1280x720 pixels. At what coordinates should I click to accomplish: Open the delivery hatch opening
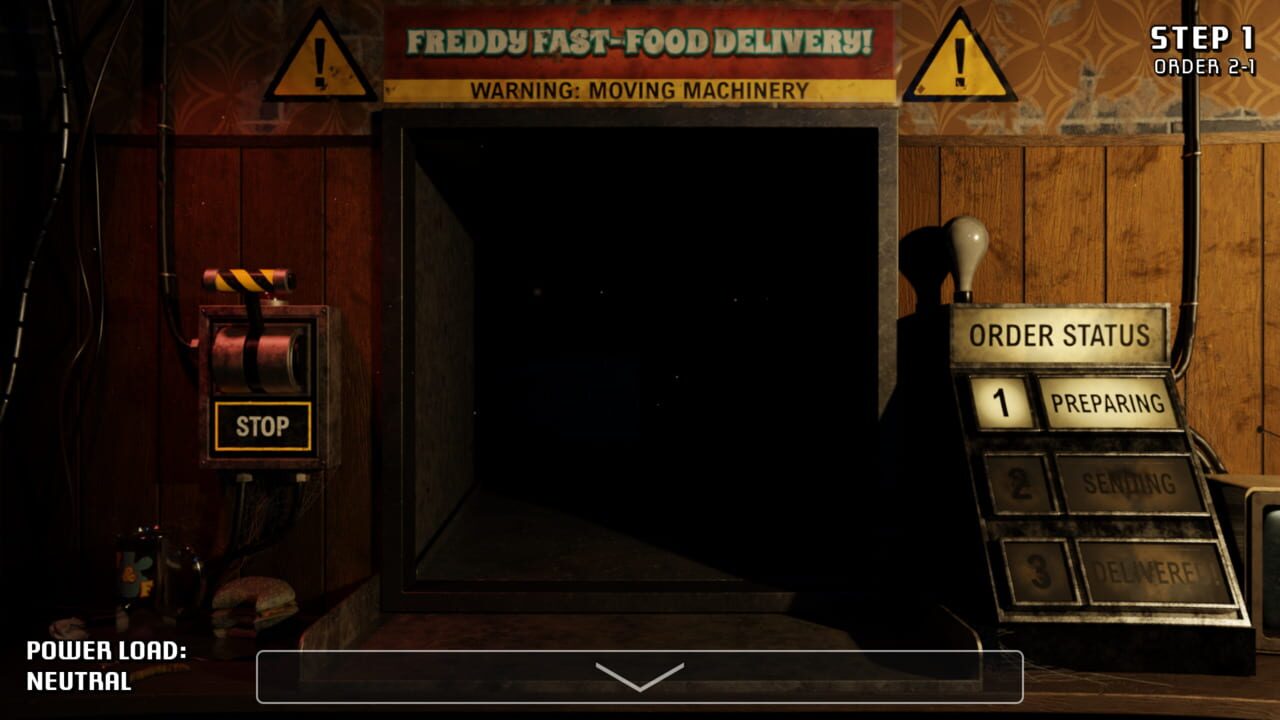[640, 370]
